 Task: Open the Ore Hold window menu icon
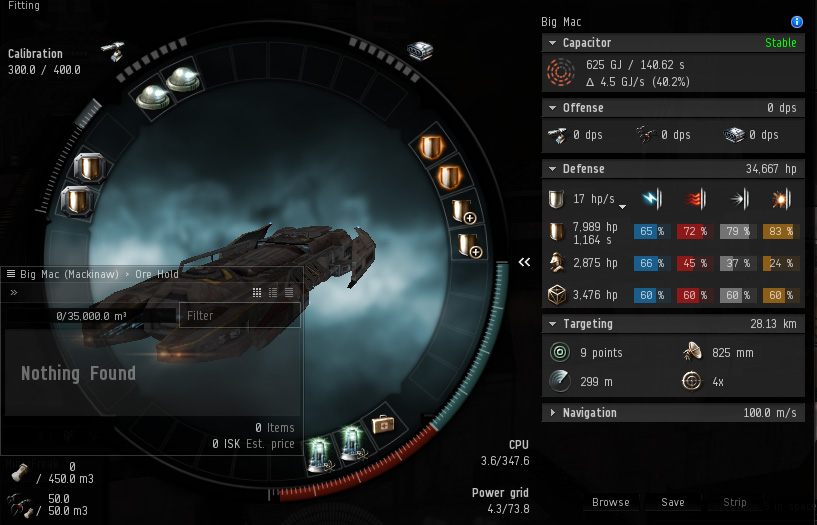click(11, 274)
